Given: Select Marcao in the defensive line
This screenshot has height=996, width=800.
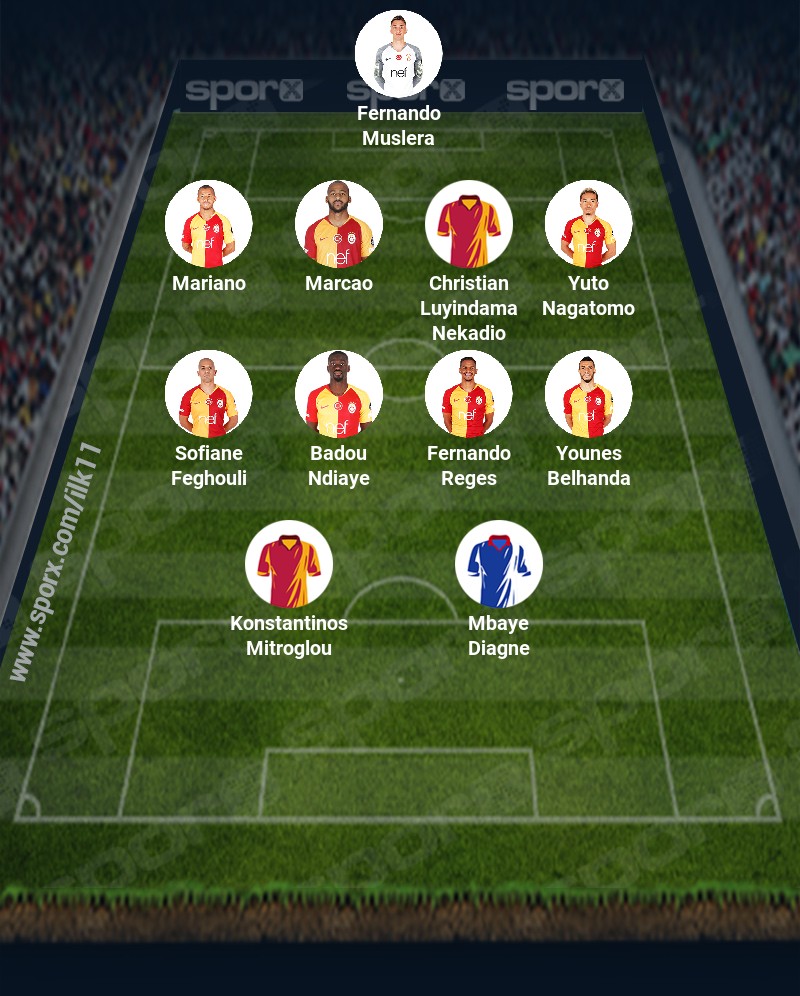Looking at the screenshot, I should click(339, 224).
